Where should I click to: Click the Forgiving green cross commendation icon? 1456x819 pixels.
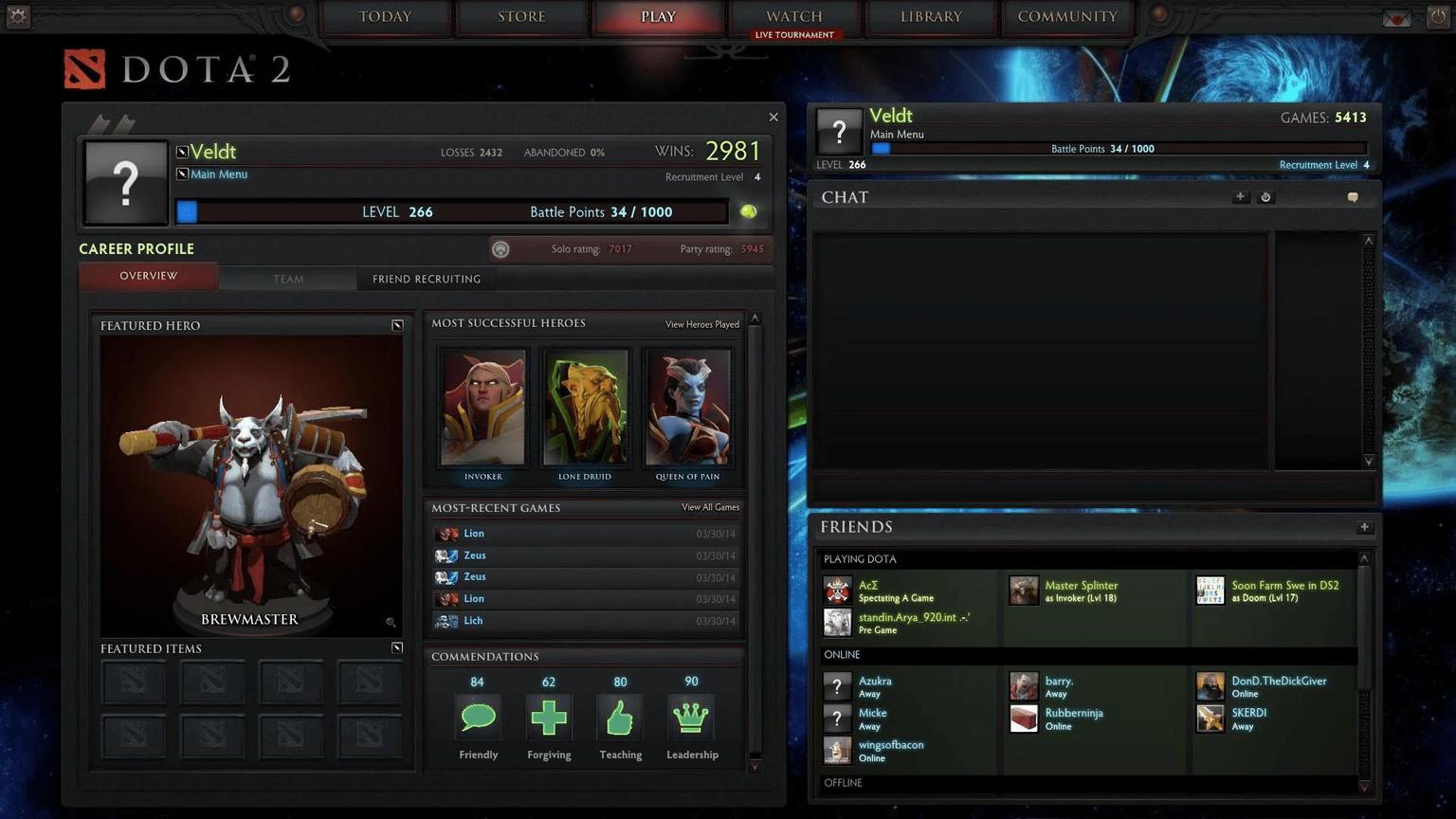[x=549, y=718]
